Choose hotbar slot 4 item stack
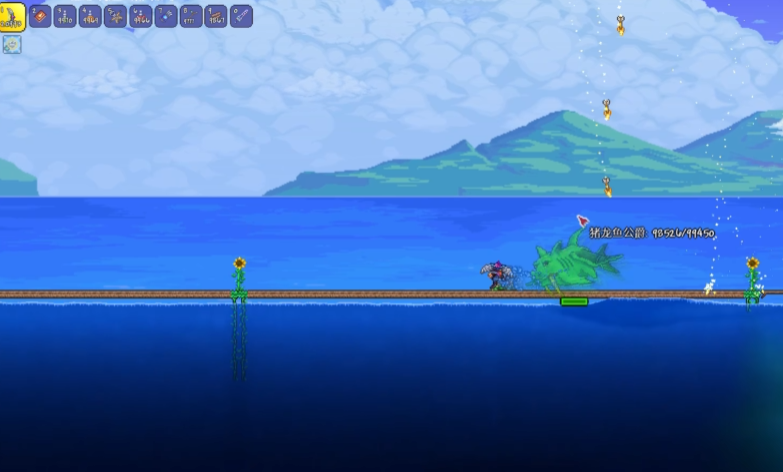Screen dimensions: 783x472 [x=90, y=16]
